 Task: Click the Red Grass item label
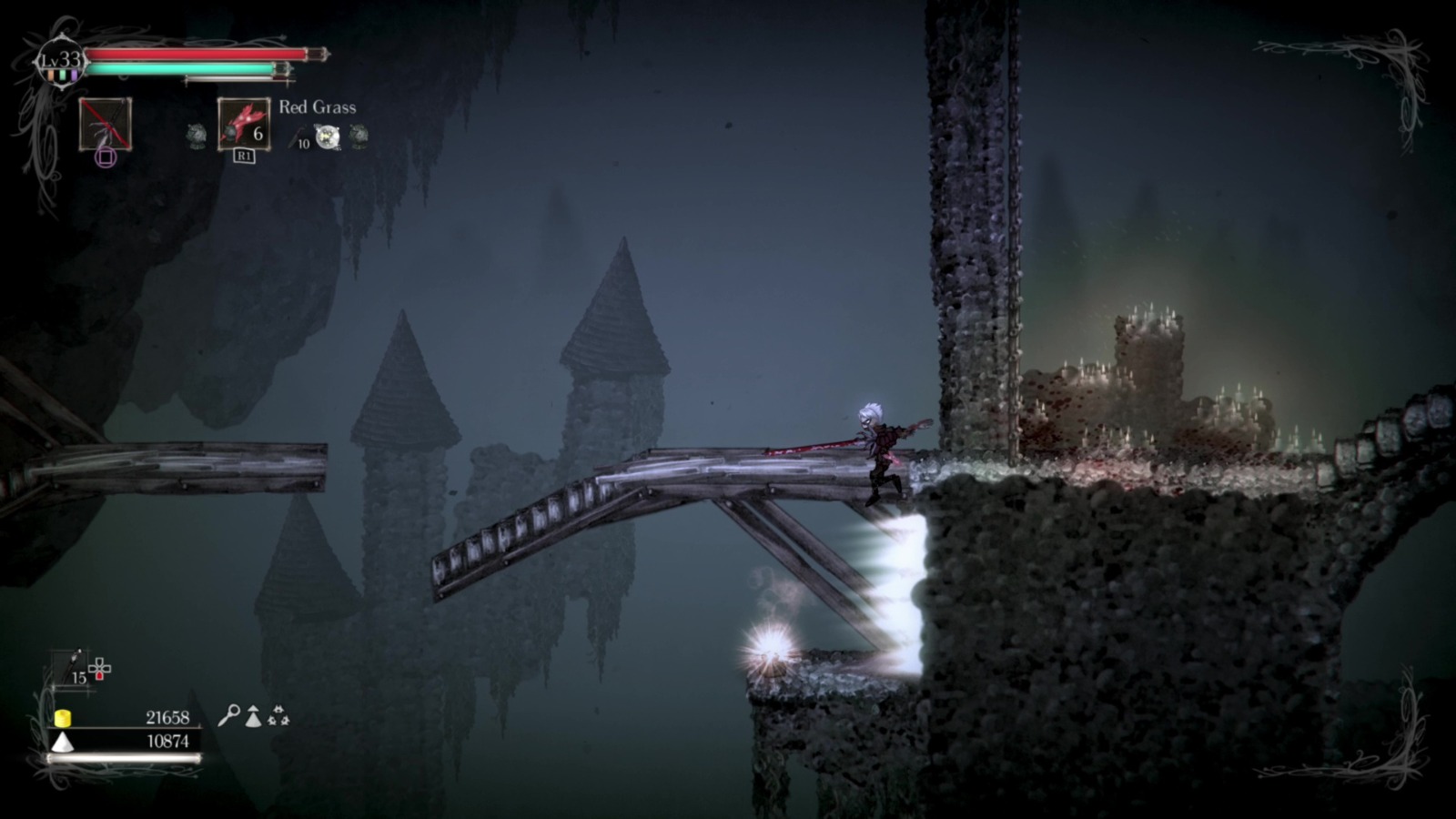pyautogui.click(x=318, y=108)
